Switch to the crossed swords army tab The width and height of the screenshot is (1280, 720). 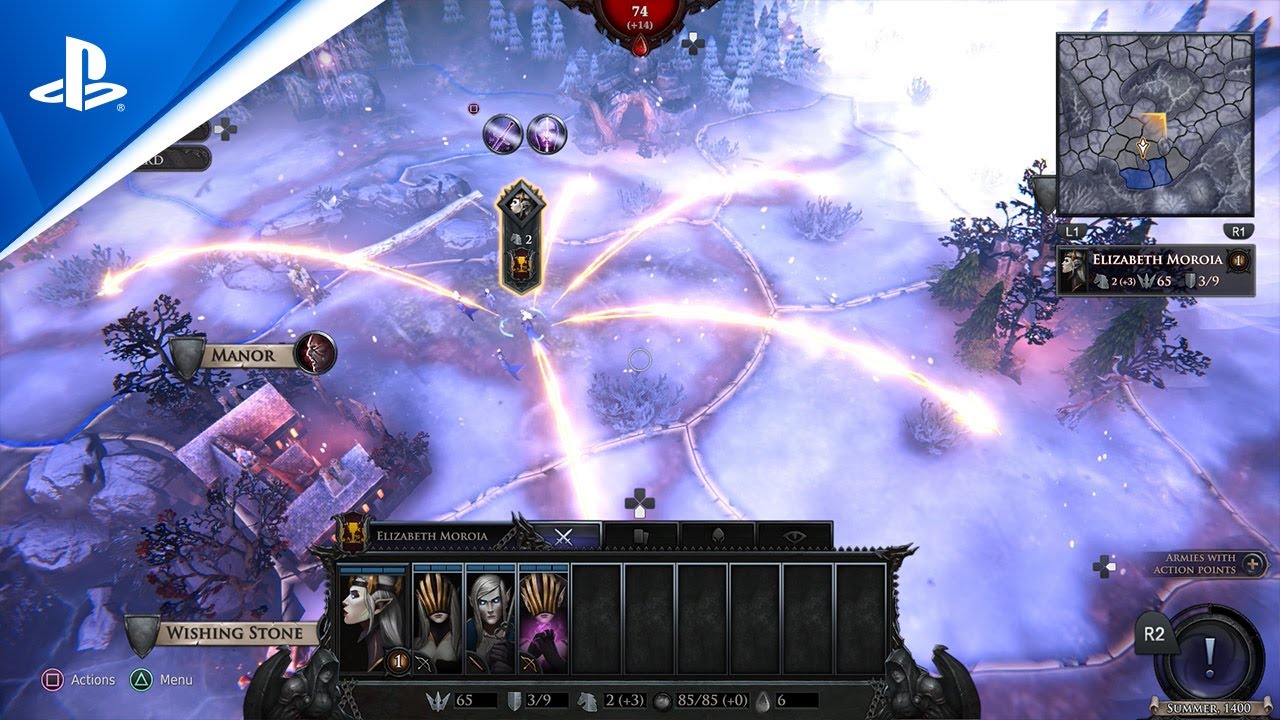coord(564,536)
